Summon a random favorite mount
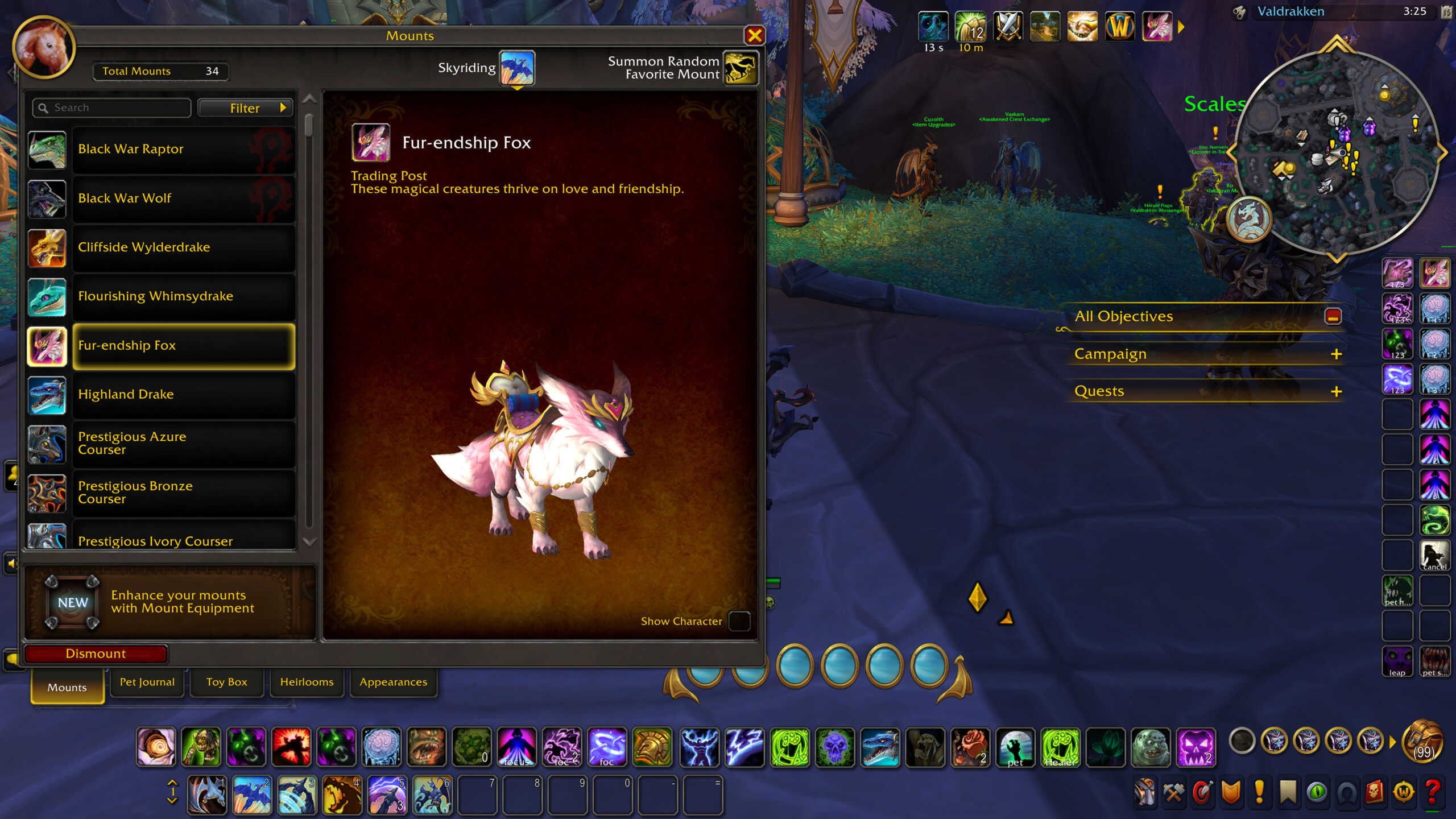 741,68
